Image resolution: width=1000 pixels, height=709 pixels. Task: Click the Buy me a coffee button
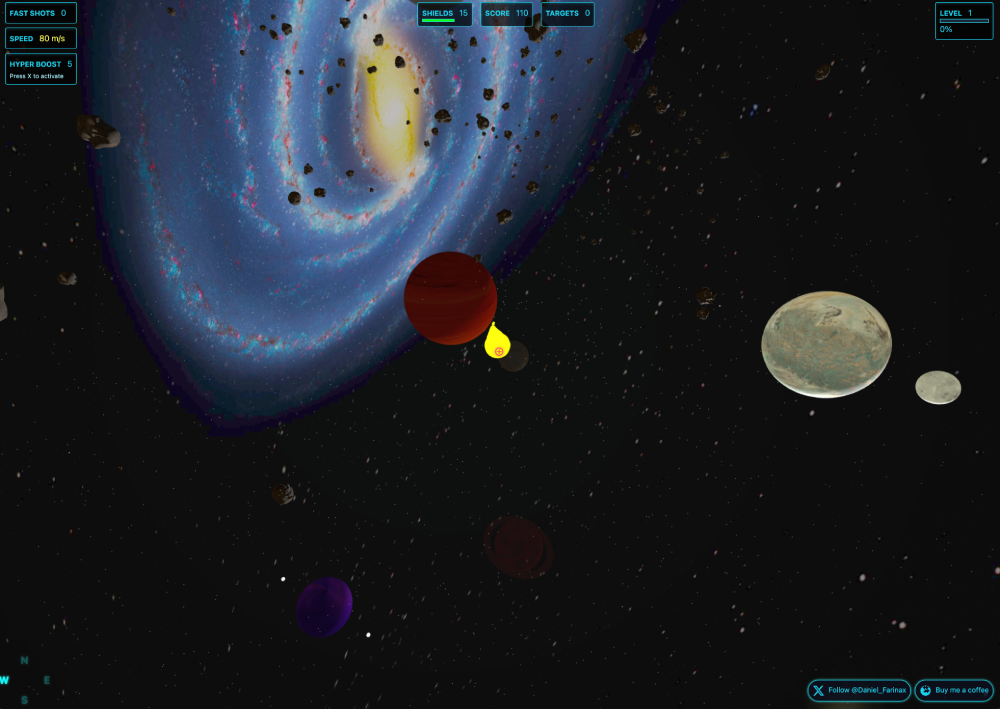(x=954, y=690)
